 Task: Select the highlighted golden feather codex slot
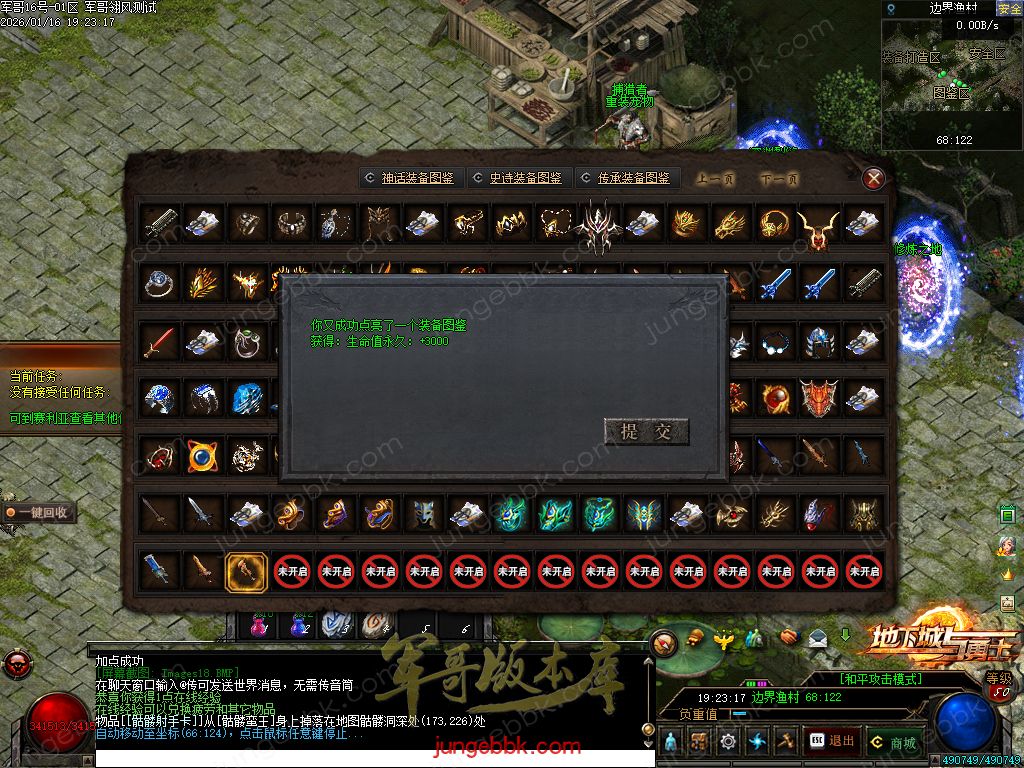tap(246, 571)
